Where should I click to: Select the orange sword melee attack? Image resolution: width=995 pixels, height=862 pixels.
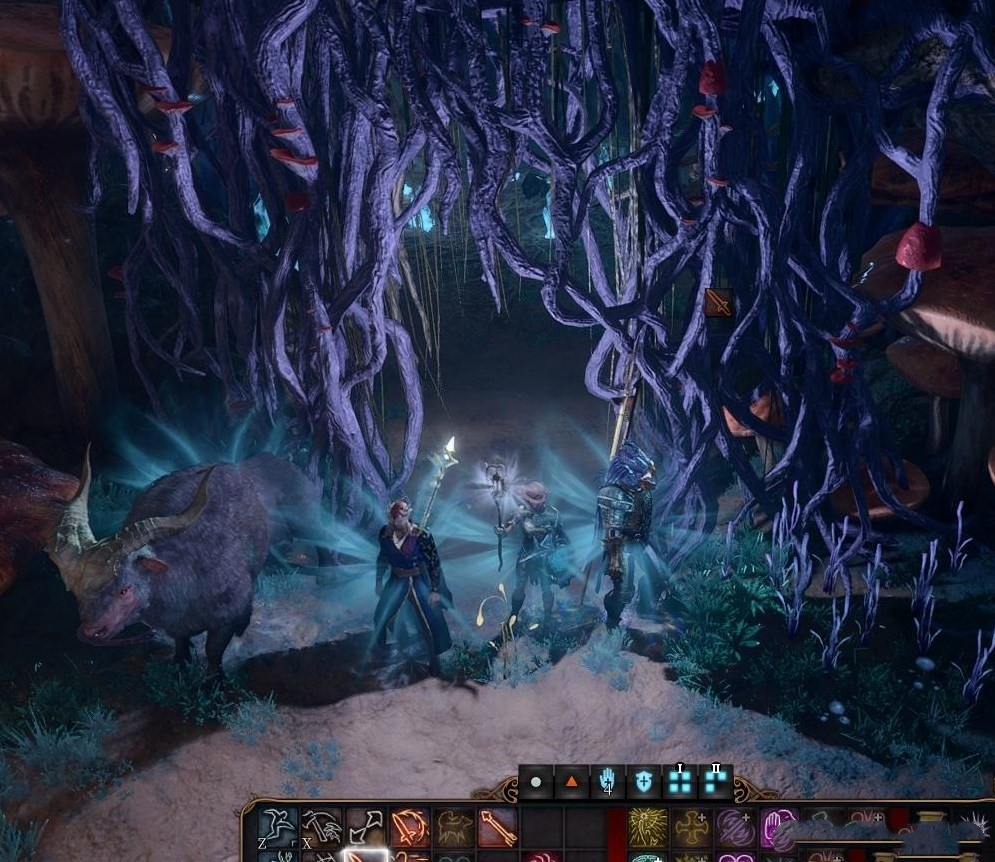click(x=410, y=828)
